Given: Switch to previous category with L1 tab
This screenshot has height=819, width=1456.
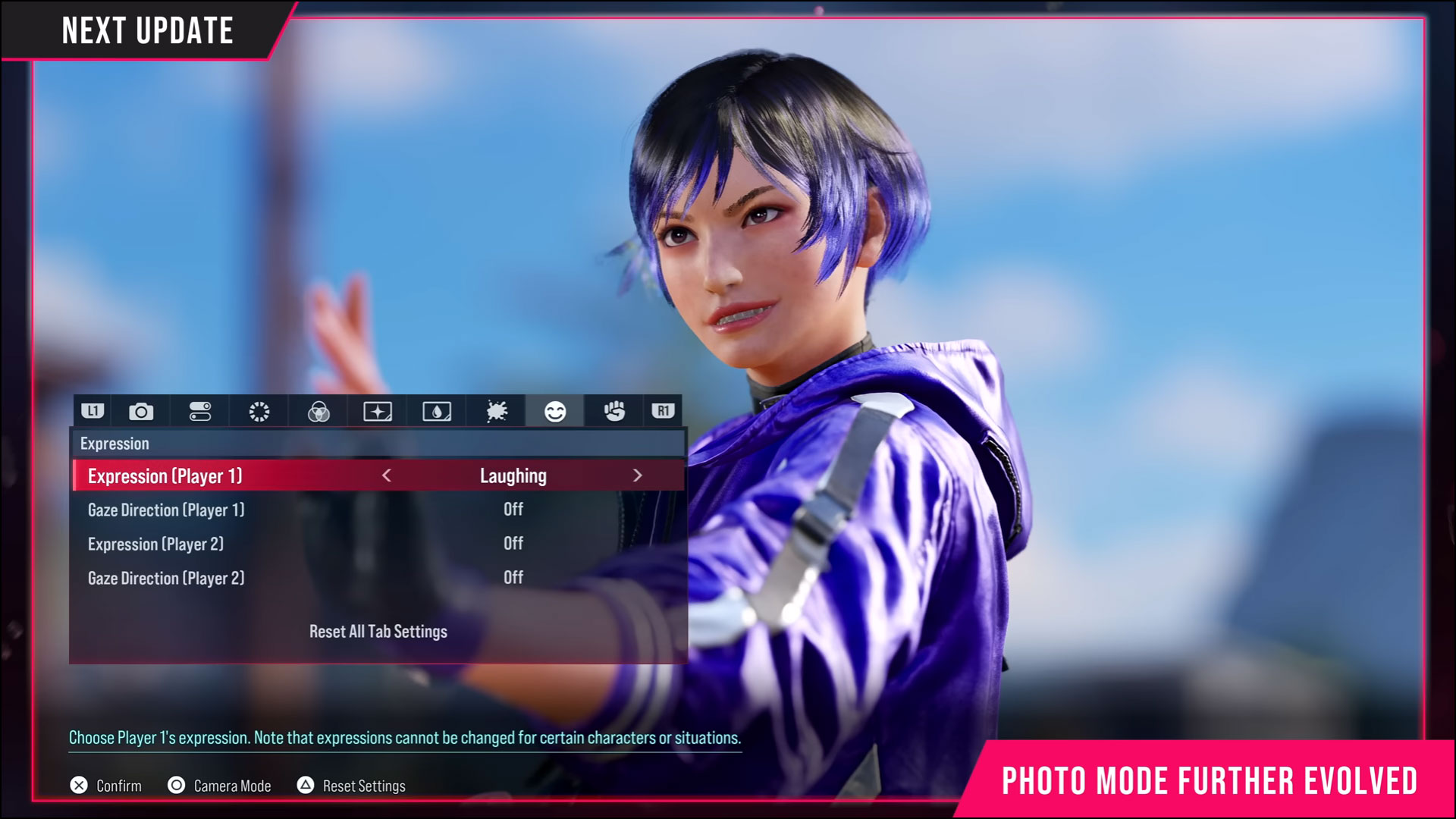Looking at the screenshot, I should (93, 411).
